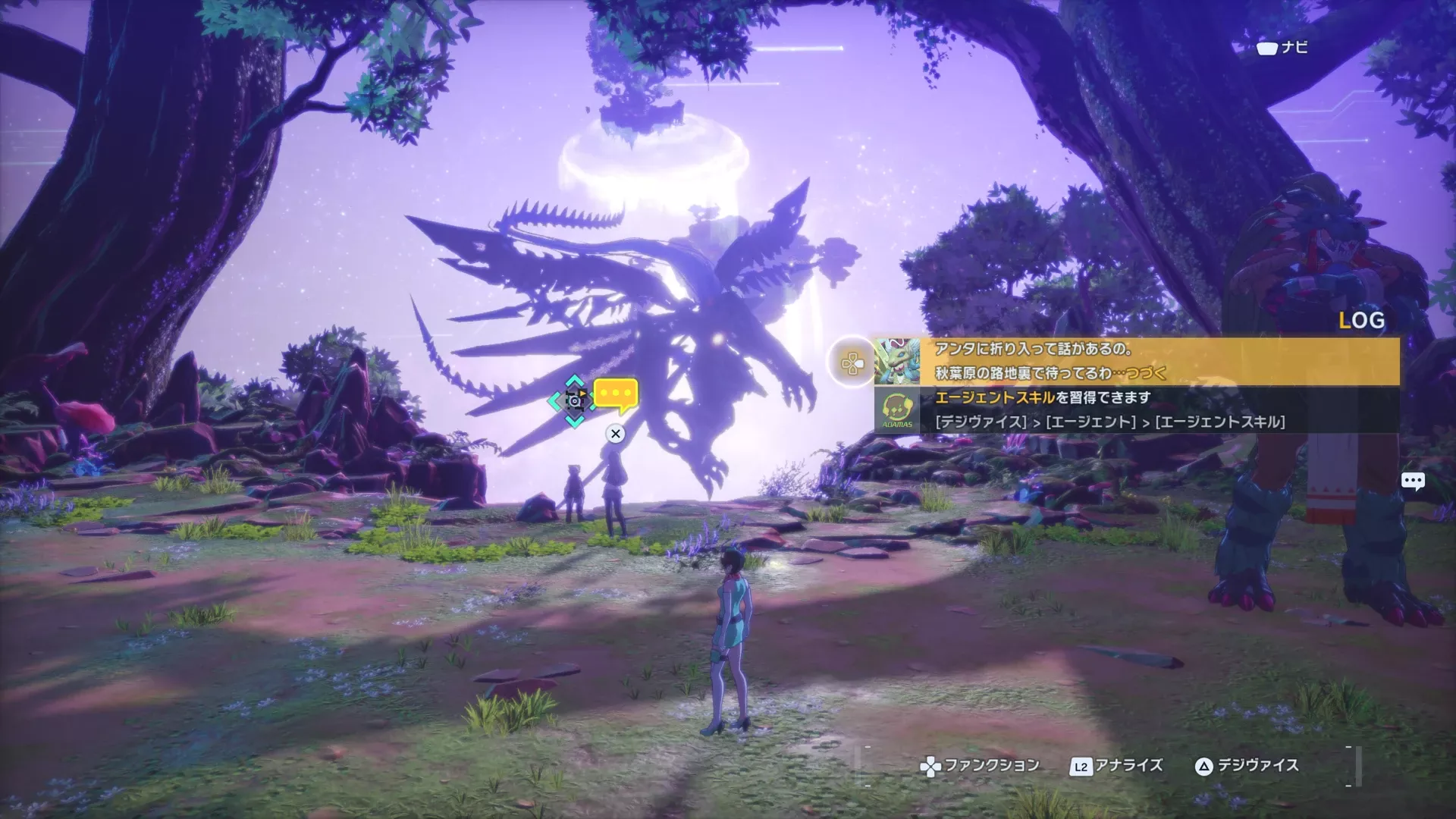Click the ADAMAS agent icon in the log
The width and height of the screenshot is (1456, 819).
897,410
